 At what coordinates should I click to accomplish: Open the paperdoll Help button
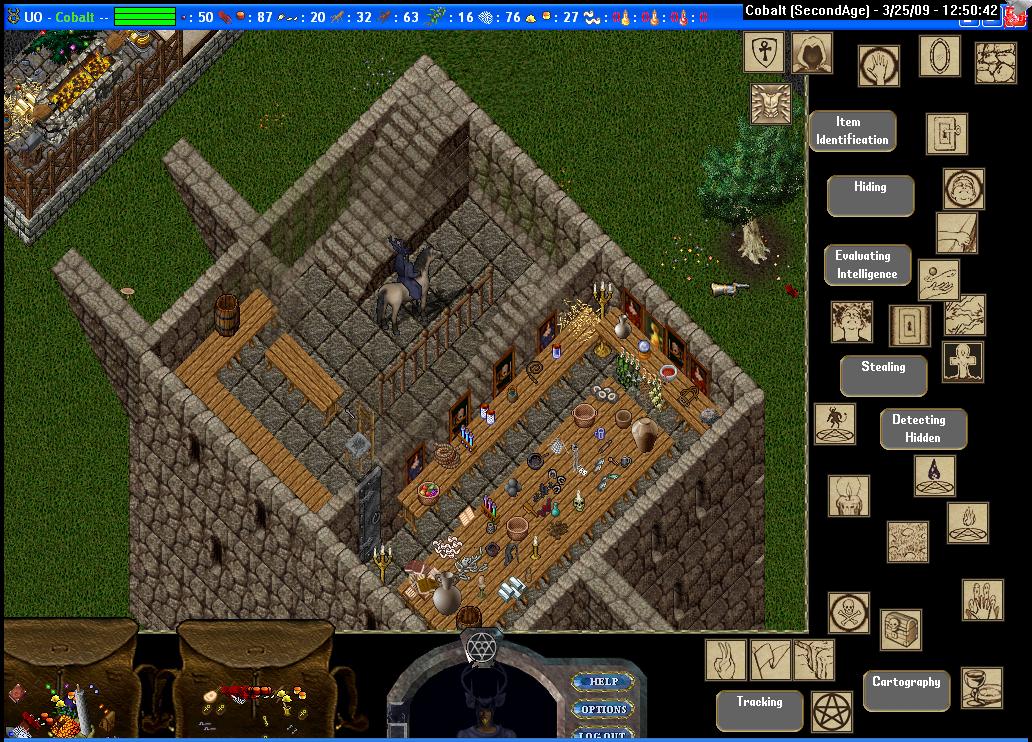tap(603, 682)
